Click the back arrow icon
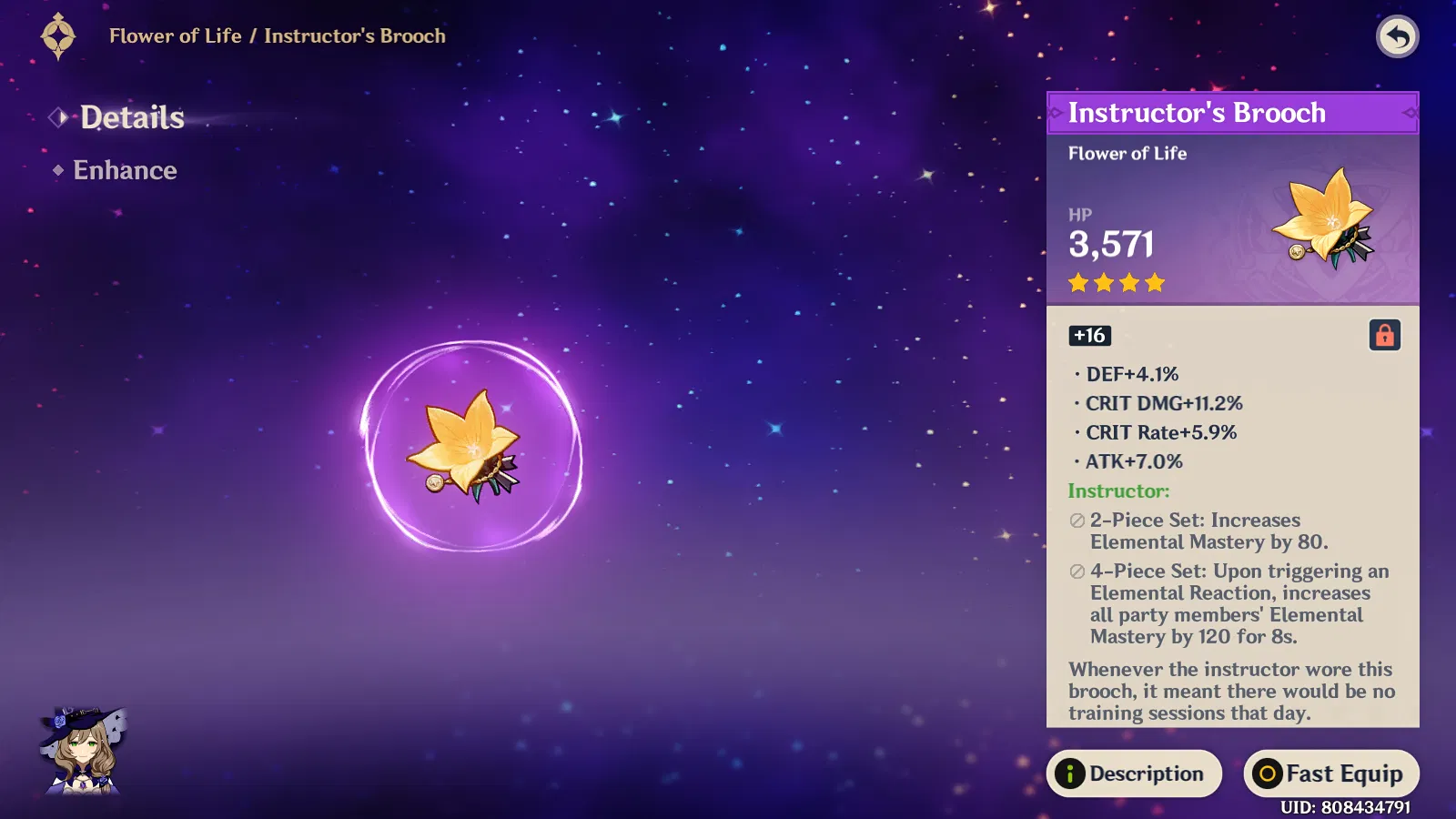This screenshot has width=1456, height=819. tap(1398, 36)
